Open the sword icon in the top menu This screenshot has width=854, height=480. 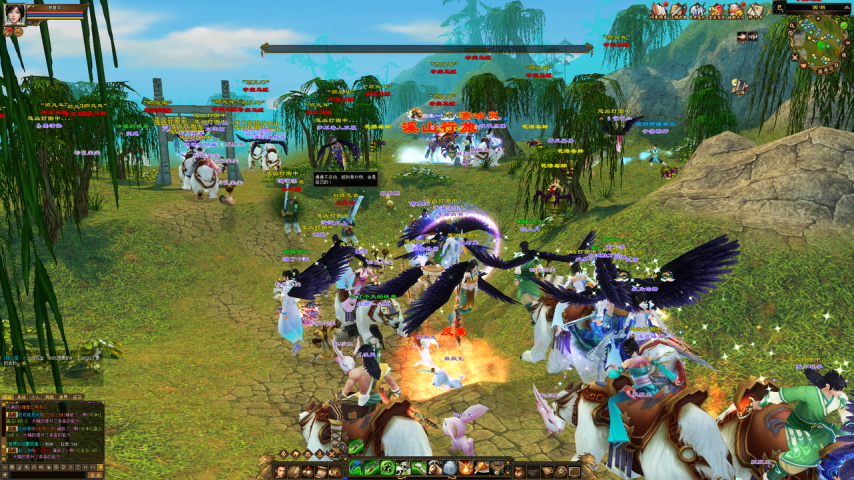pos(678,11)
